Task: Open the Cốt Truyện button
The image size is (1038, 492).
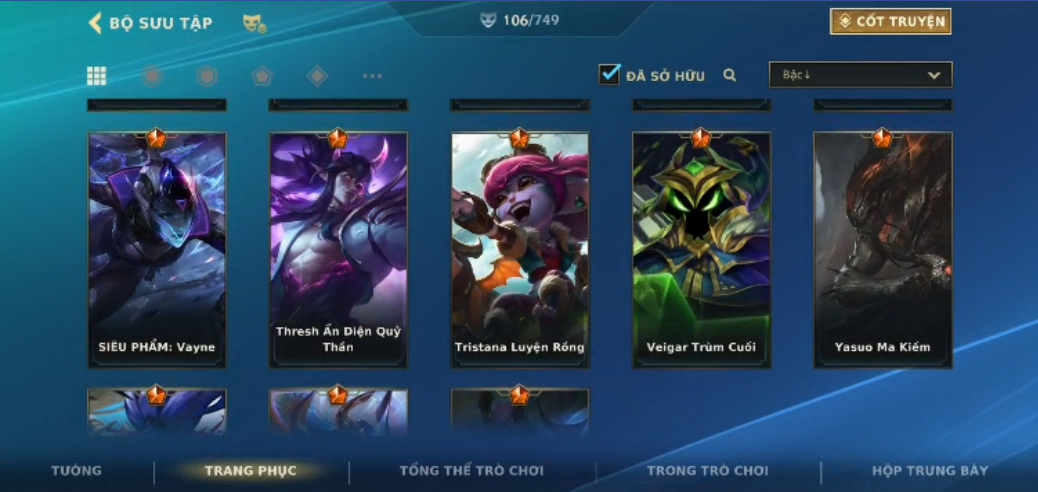Action: [x=890, y=21]
